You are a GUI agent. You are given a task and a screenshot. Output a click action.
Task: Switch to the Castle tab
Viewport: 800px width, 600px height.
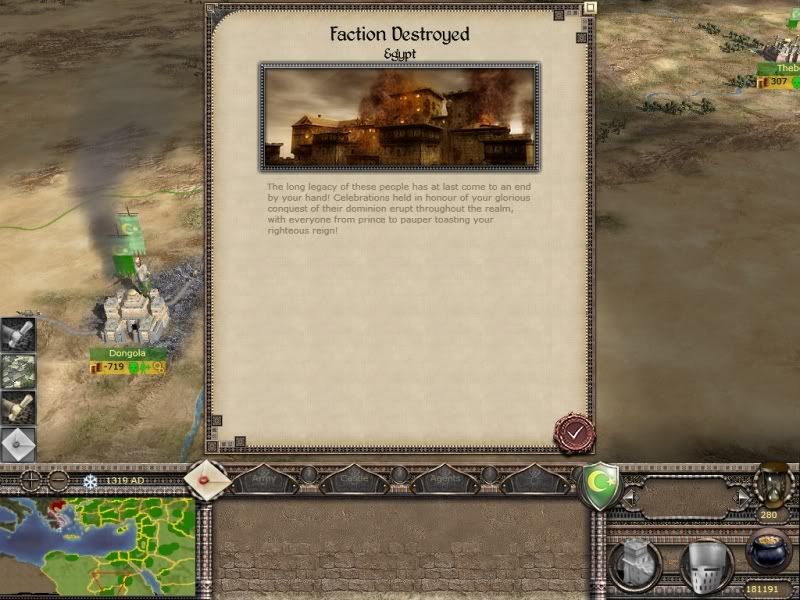354,480
